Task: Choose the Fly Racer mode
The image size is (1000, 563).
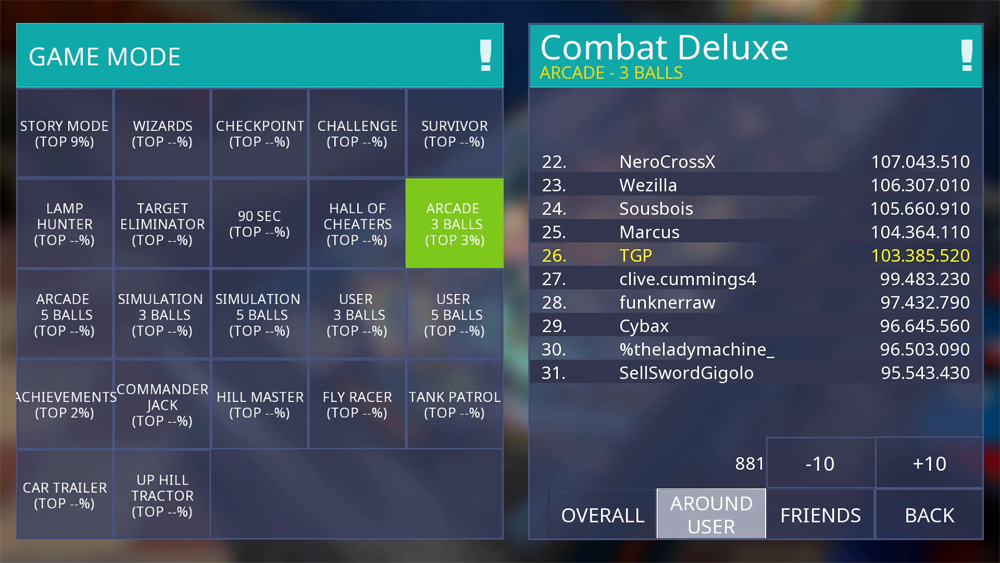Action: click(357, 404)
